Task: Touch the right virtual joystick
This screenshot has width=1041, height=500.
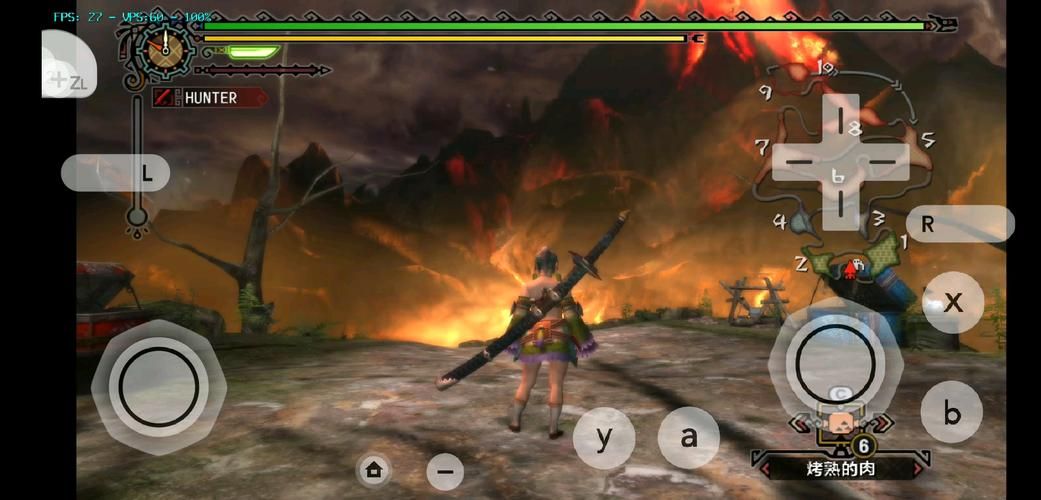Action: tap(829, 362)
